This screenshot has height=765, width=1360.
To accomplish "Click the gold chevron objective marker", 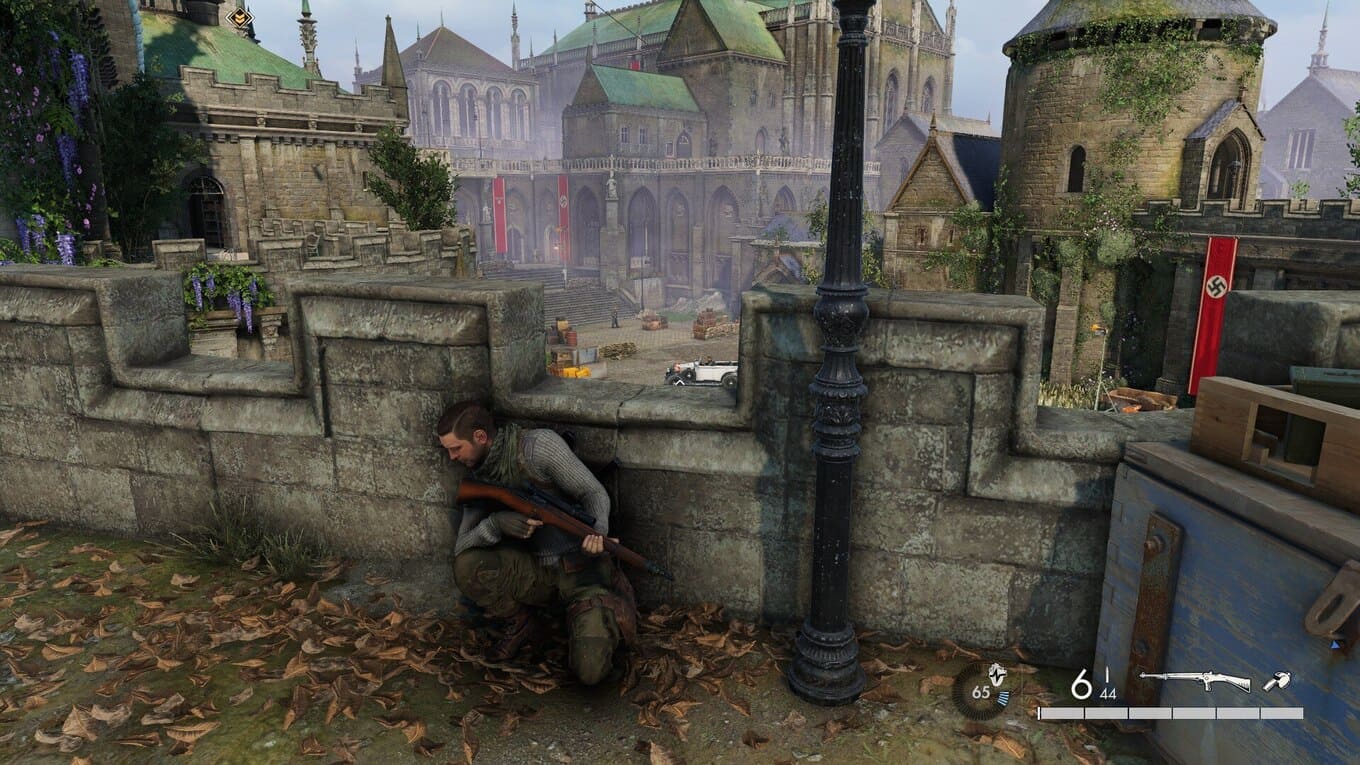I will (x=239, y=17).
